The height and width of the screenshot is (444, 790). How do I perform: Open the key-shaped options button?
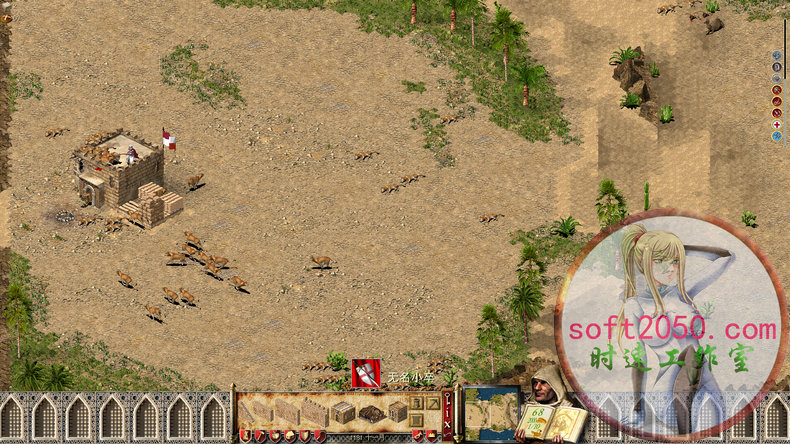coord(447,400)
